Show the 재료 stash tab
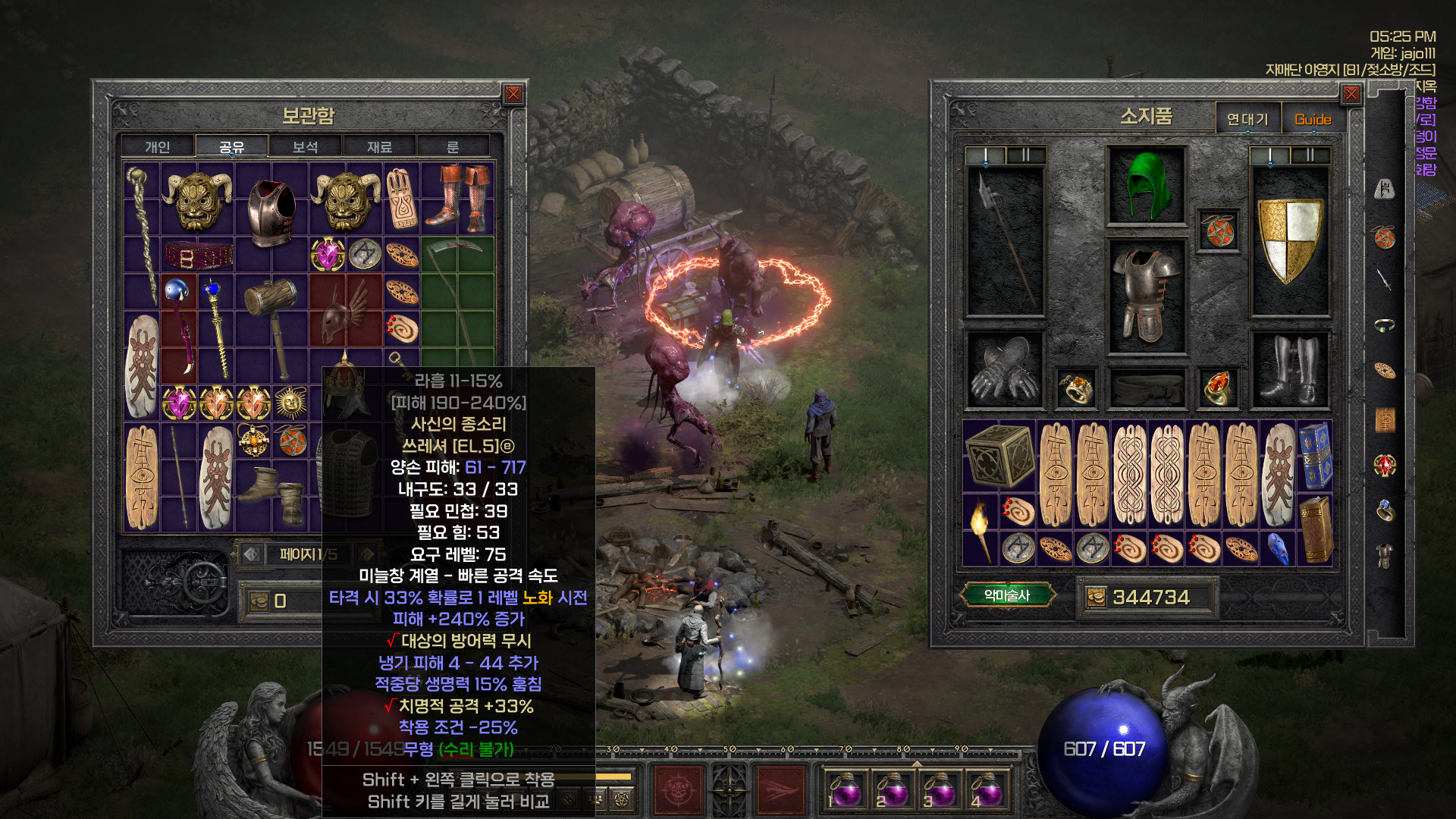 click(x=379, y=146)
